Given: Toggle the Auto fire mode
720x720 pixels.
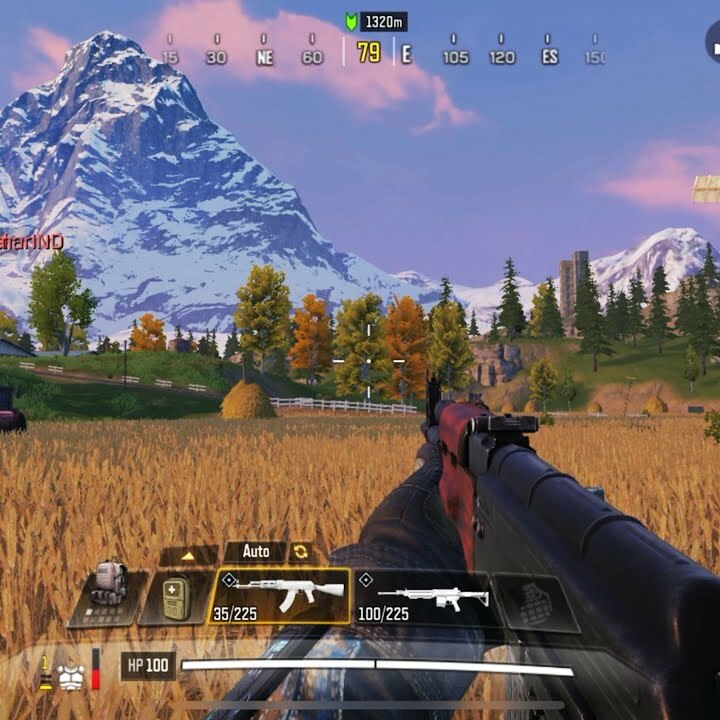Looking at the screenshot, I should pos(256,551).
